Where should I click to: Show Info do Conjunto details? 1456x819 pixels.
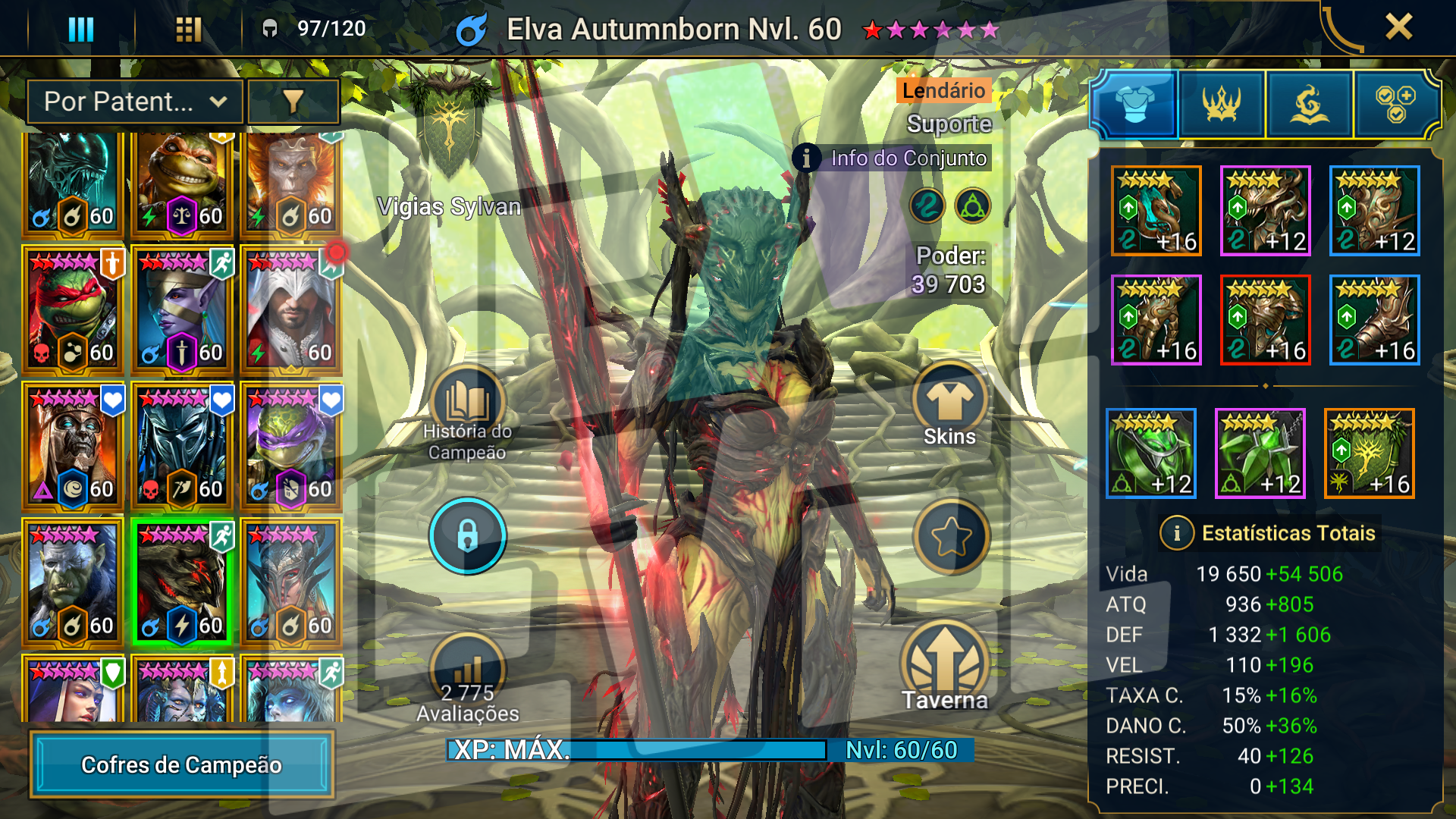pyautogui.click(x=893, y=158)
